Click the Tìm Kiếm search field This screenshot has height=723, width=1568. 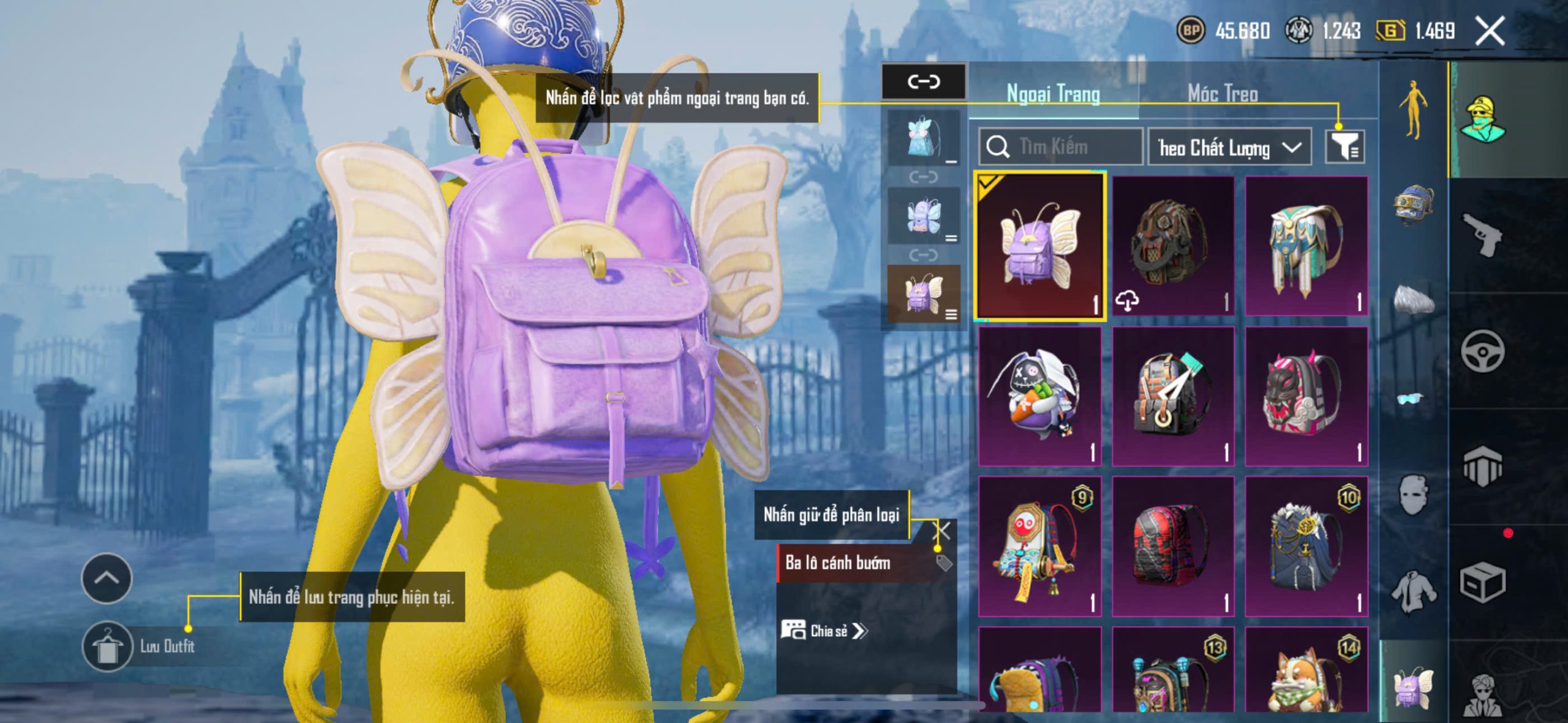(x=1061, y=147)
